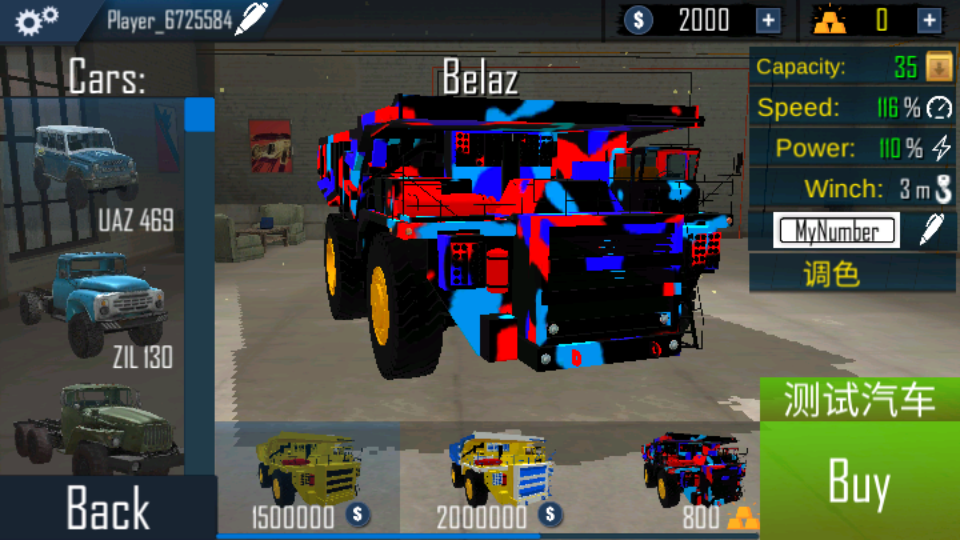960x540 pixels.
Task: Click the blue car list scrollbar
Action: coord(199,114)
